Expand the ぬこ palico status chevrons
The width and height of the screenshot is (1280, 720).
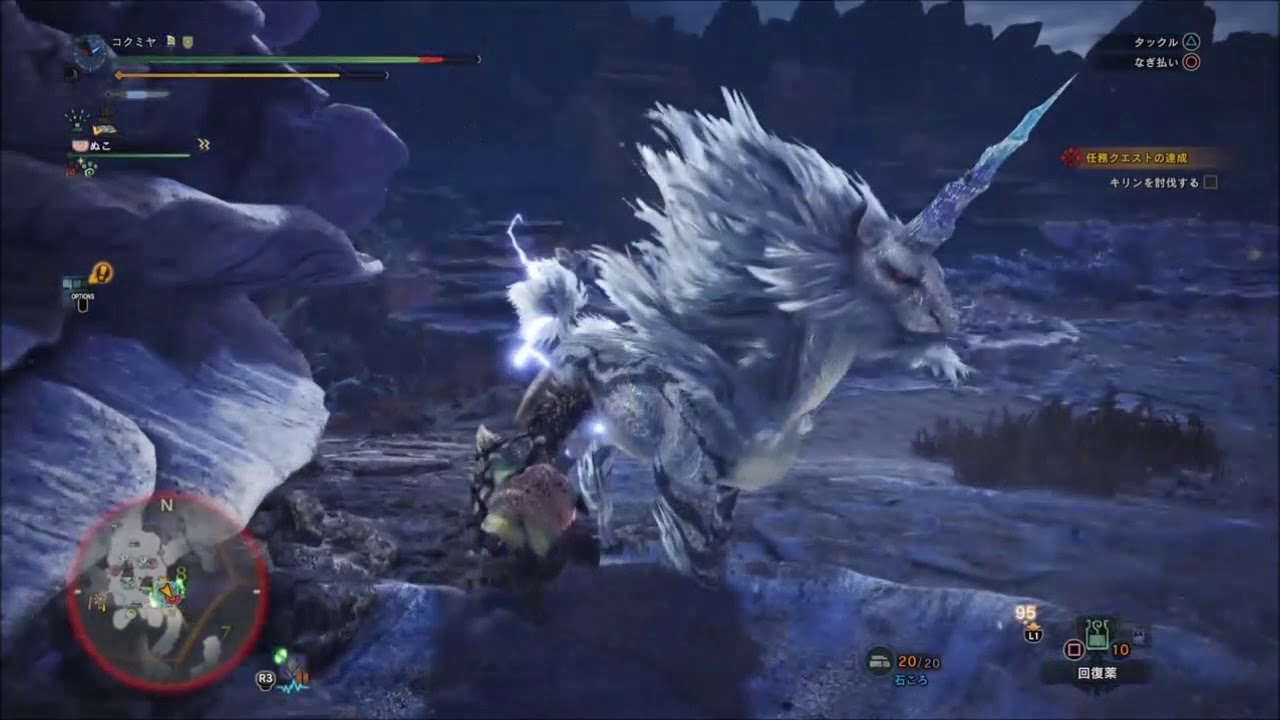click(x=203, y=144)
